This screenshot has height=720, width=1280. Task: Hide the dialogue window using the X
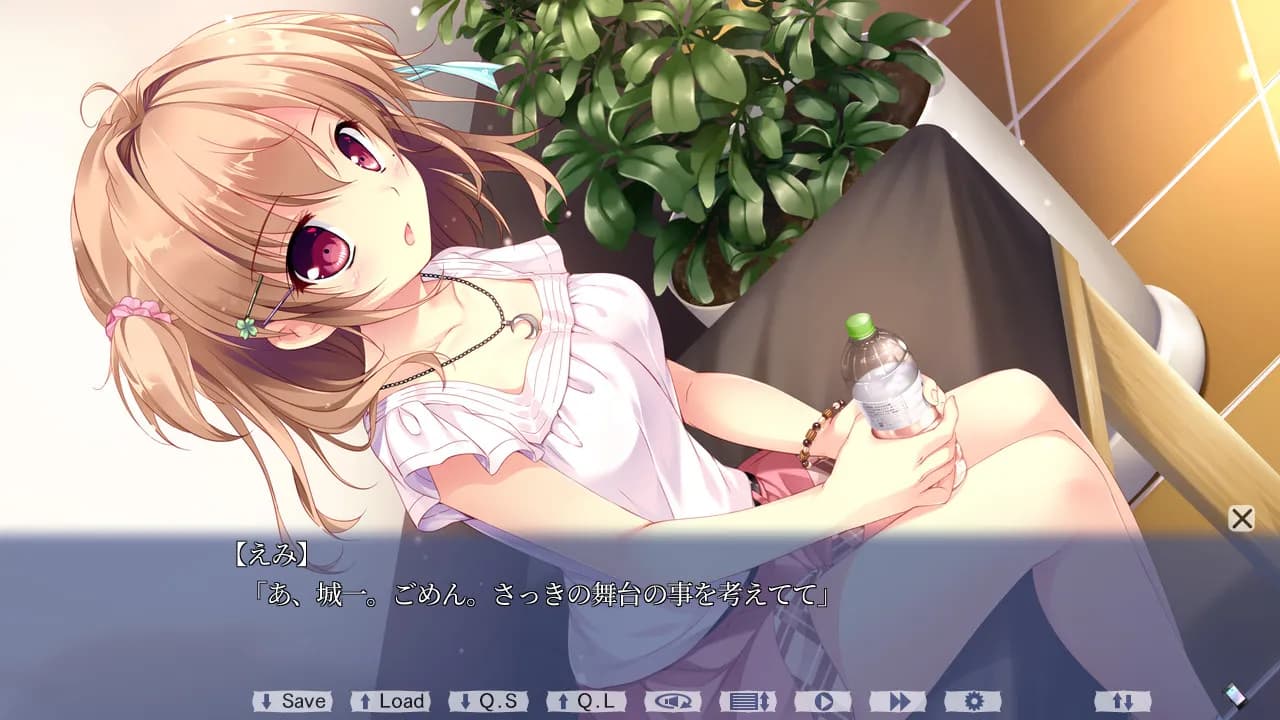tap(1239, 519)
